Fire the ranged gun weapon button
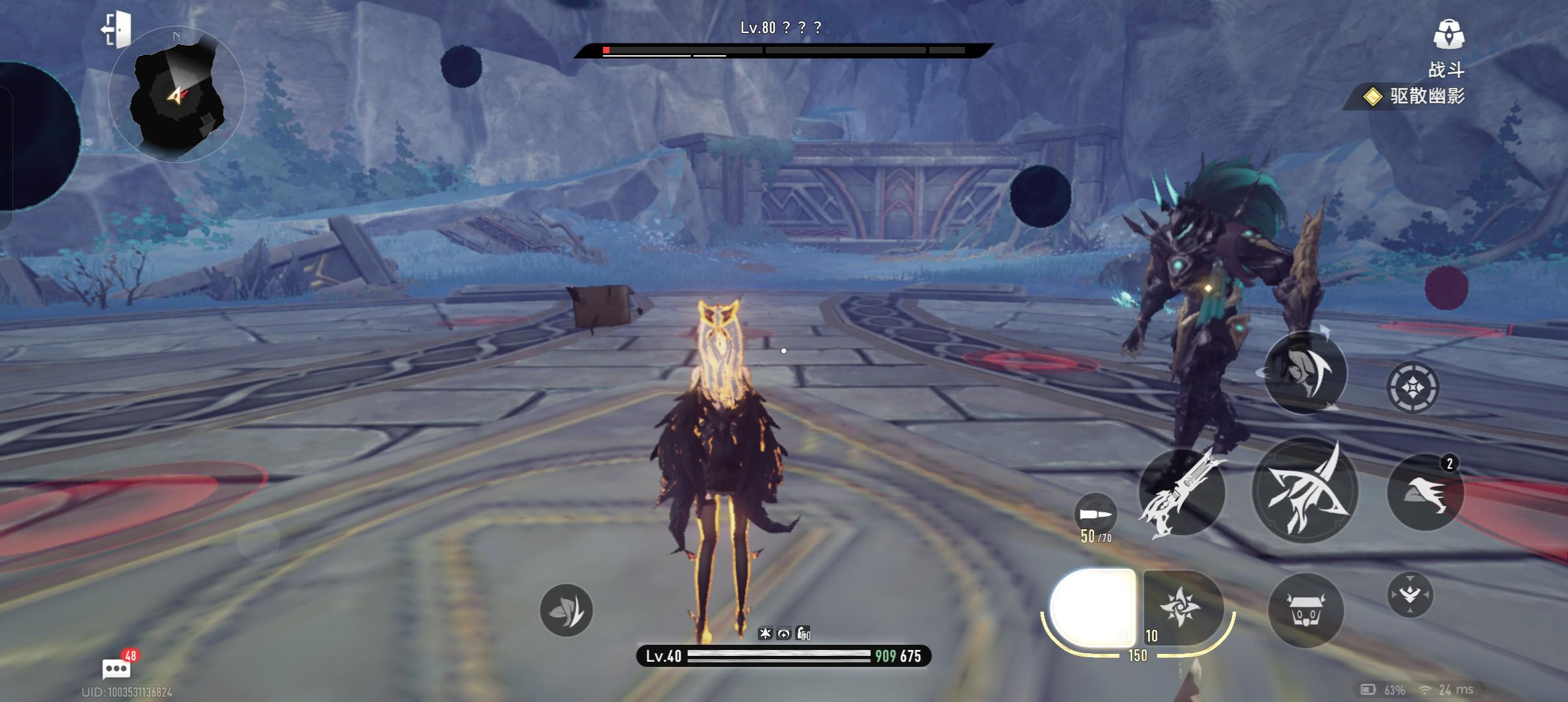1568x702 pixels. click(x=1181, y=493)
